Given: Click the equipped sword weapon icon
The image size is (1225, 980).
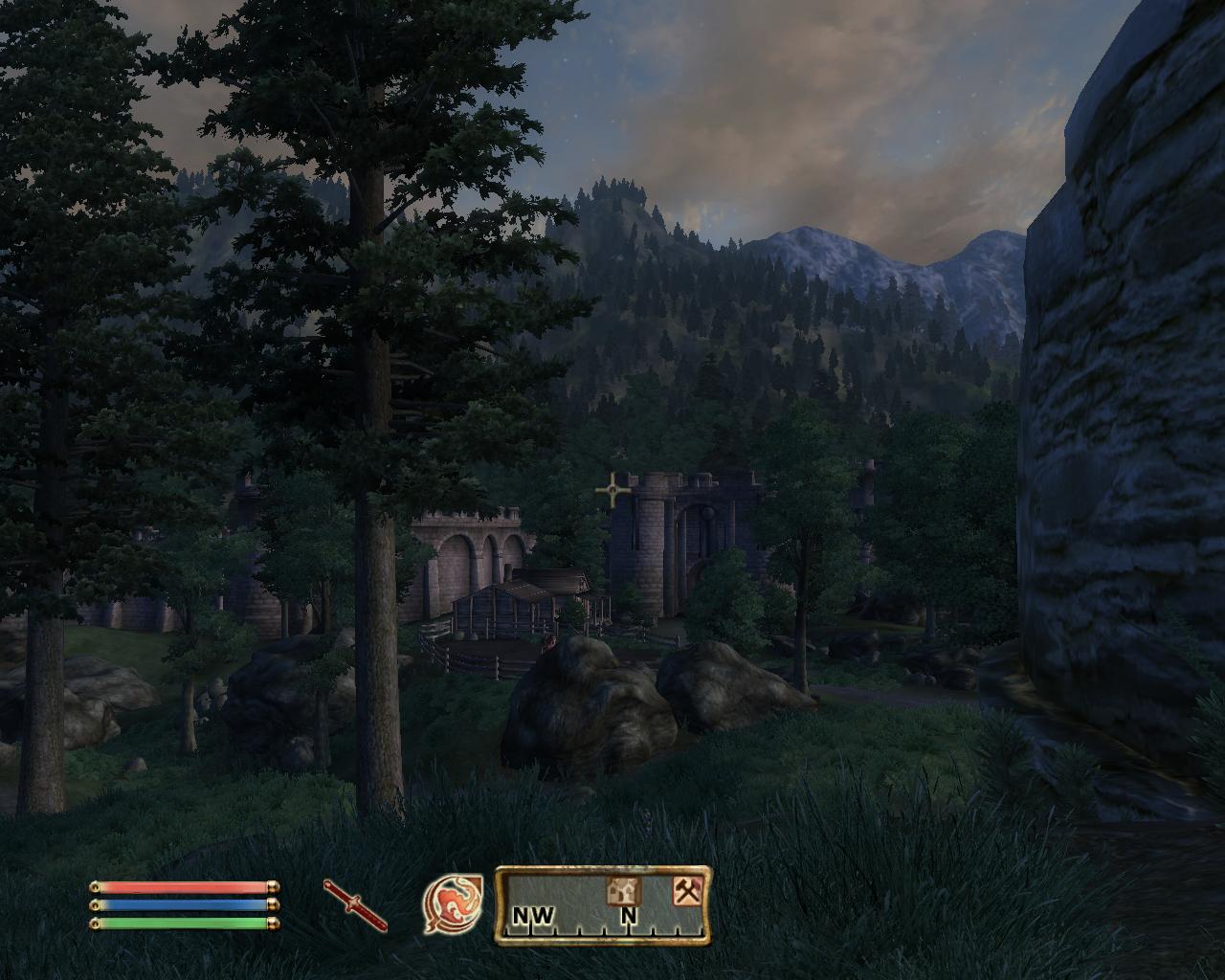Looking at the screenshot, I should 355,904.
